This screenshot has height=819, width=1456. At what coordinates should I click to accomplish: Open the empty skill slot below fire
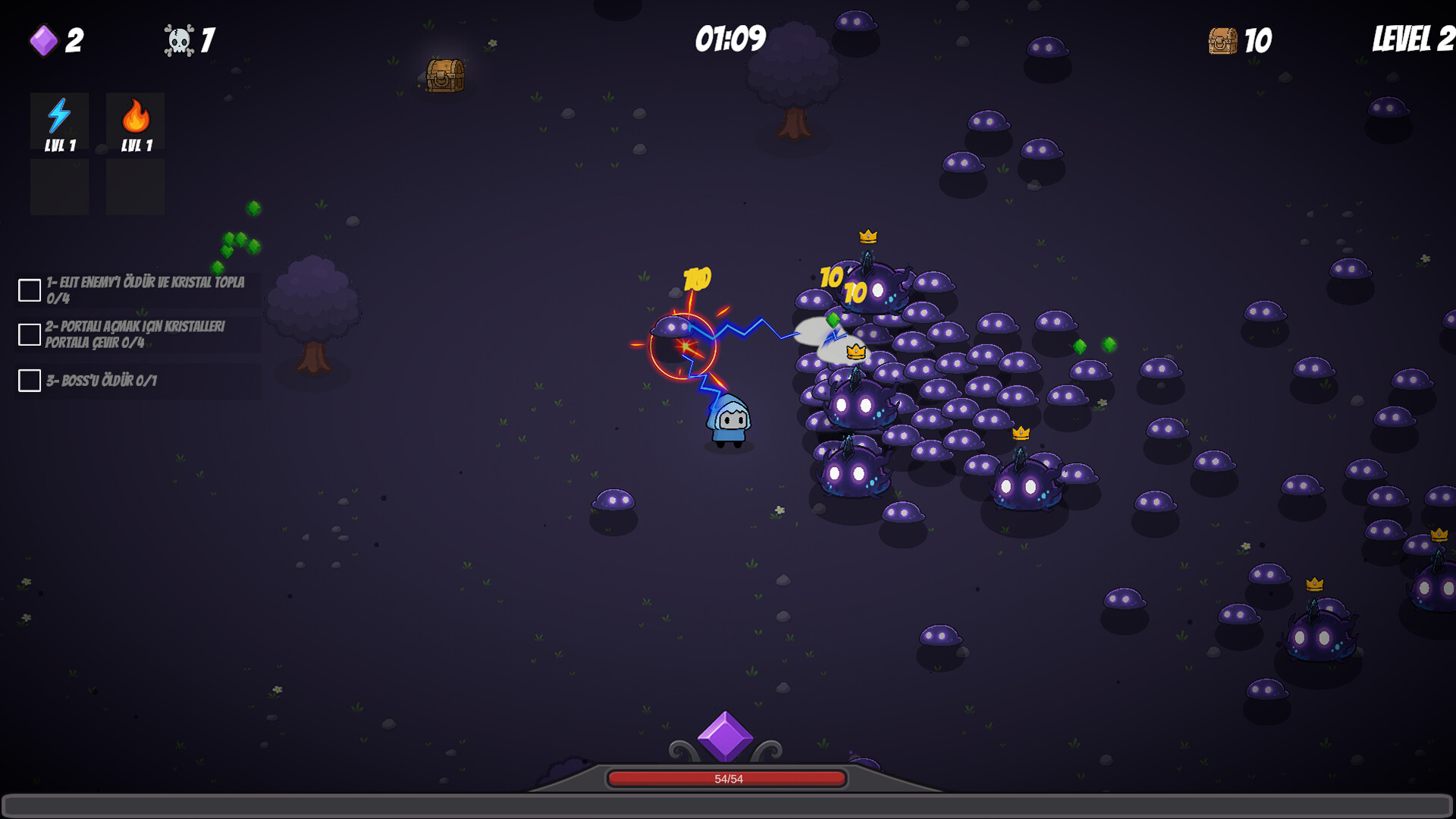(x=135, y=187)
